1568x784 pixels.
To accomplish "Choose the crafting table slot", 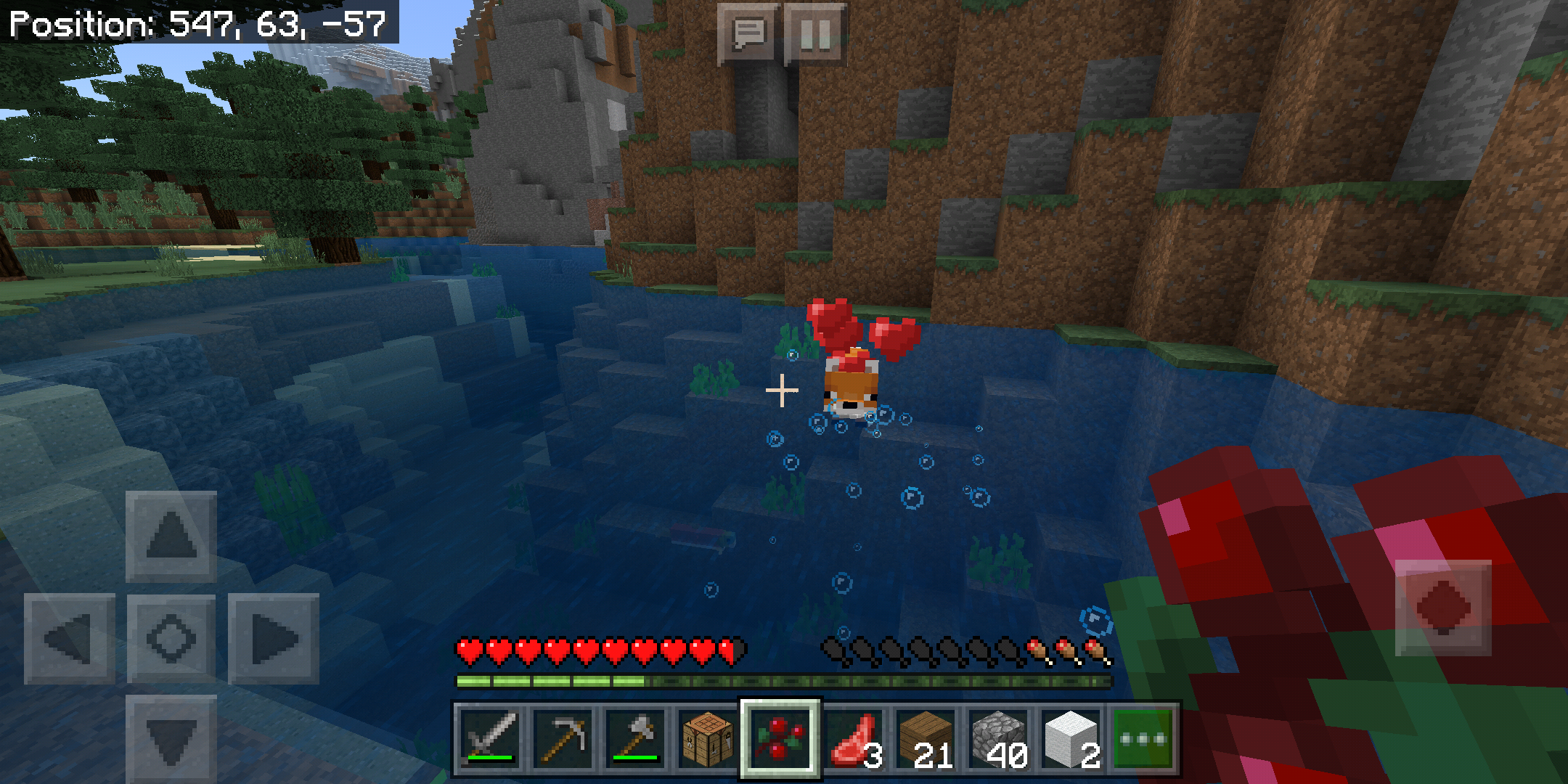I will tap(707, 739).
